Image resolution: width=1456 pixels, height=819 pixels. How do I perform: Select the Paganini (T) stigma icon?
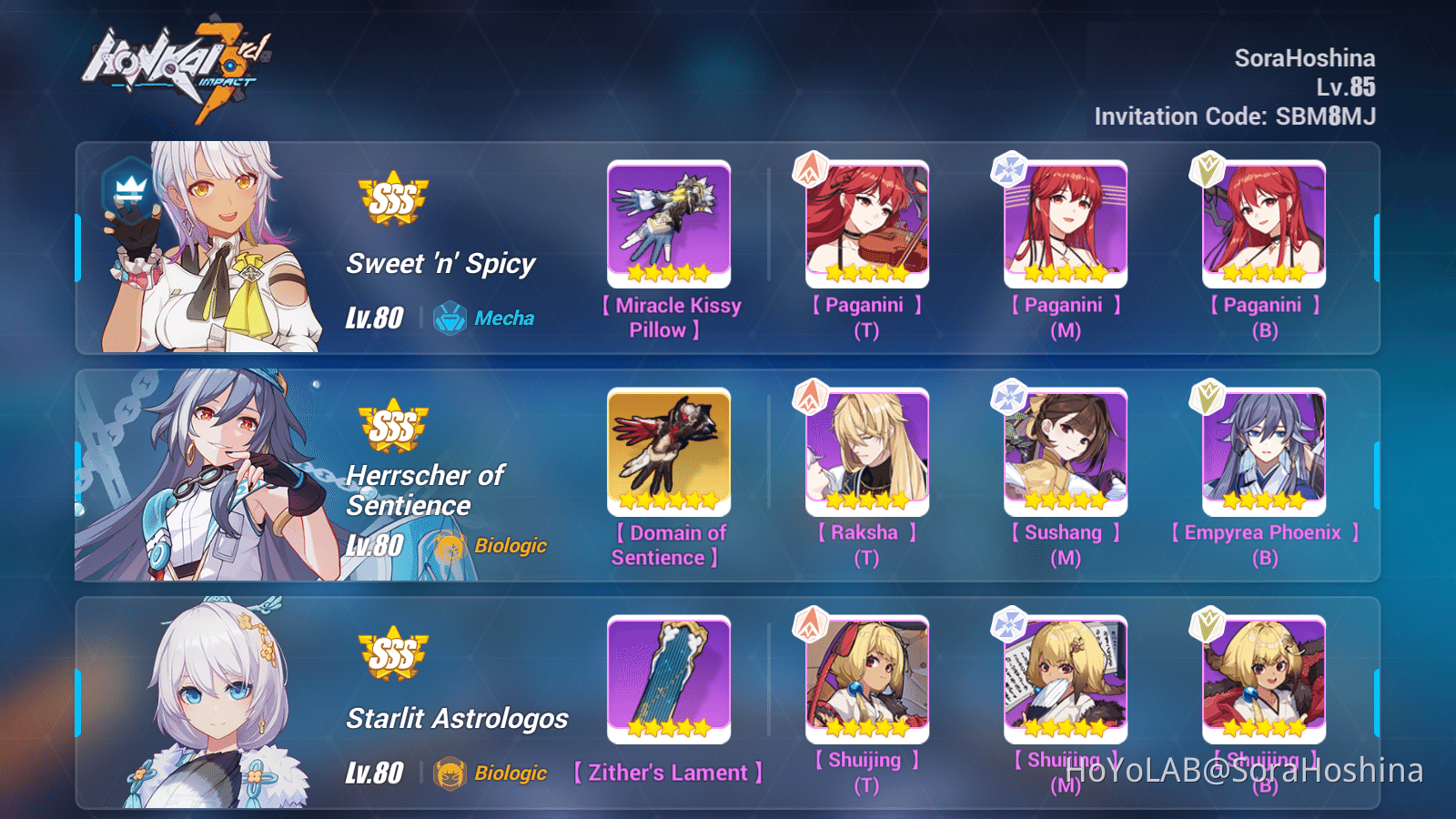[865, 223]
